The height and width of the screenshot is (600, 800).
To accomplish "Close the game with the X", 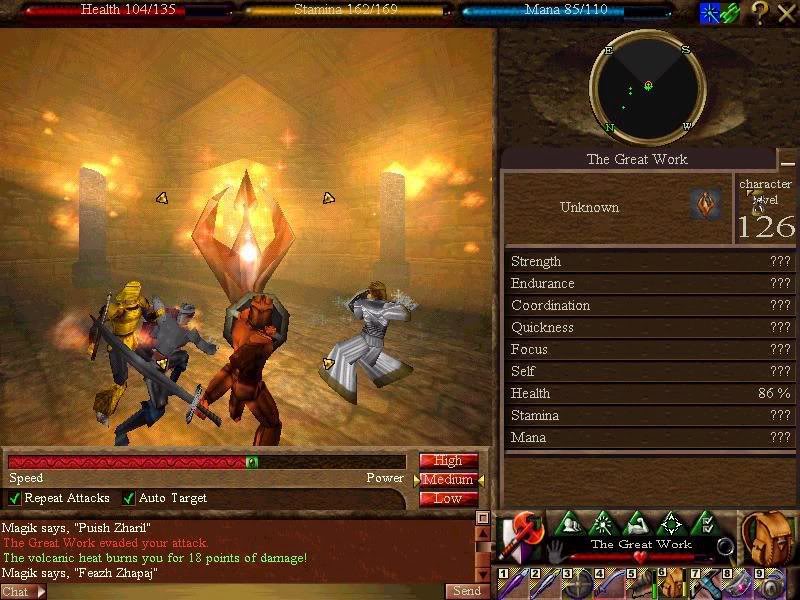I will click(x=786, y=12).
